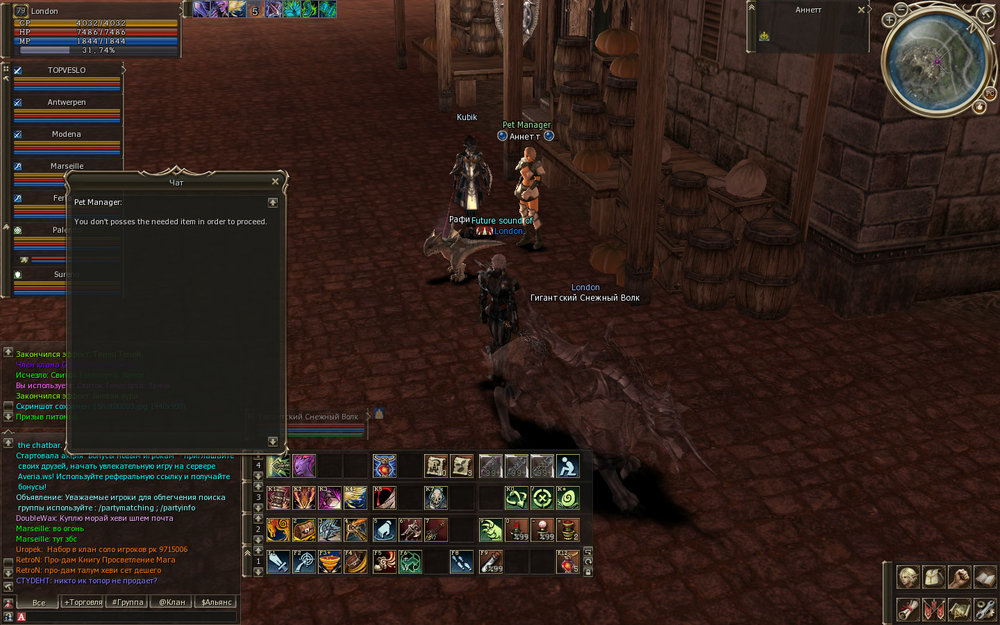Click the circular minimap
1000x625 pixels.
(936, 66)
